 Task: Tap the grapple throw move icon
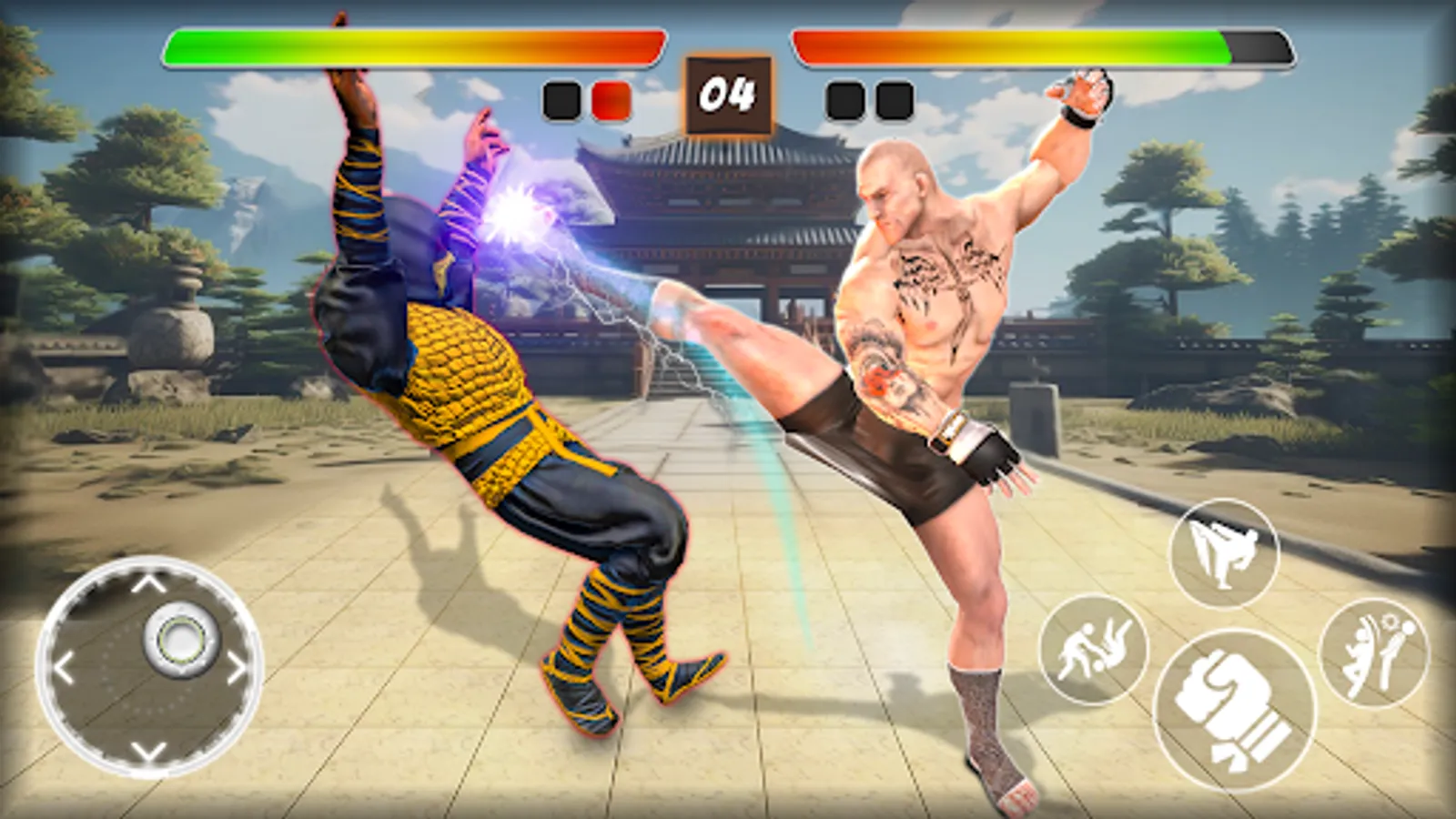pos(1096,646)
